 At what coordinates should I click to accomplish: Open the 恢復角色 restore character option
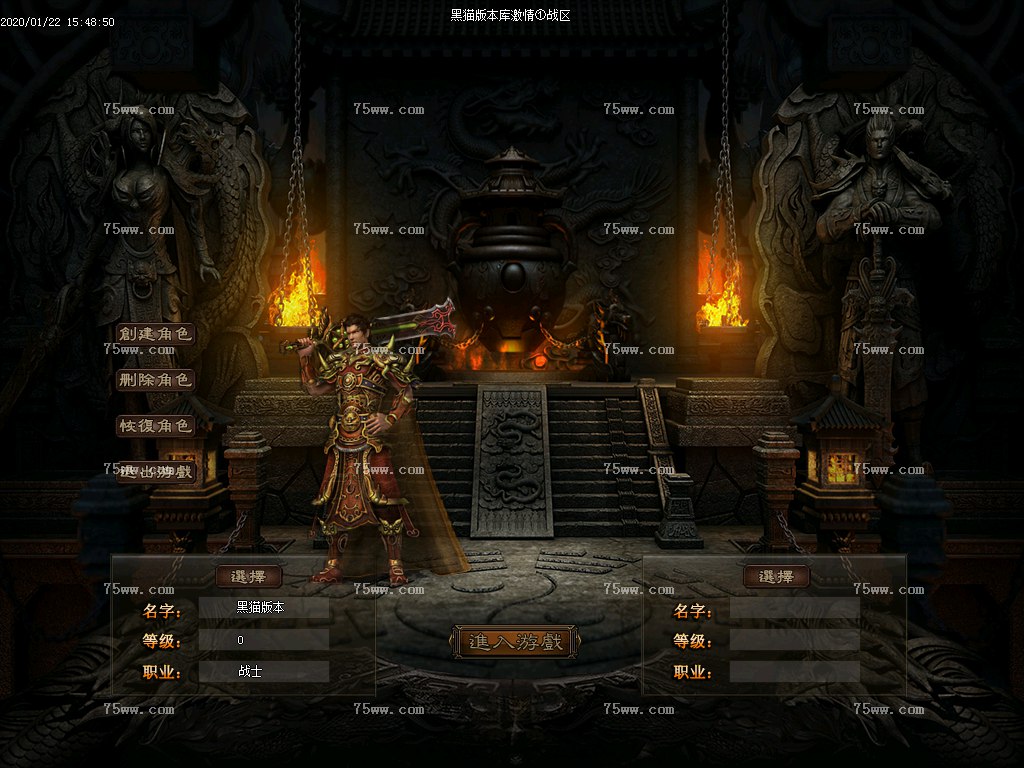pyautogui.click(x=154, y=426)
